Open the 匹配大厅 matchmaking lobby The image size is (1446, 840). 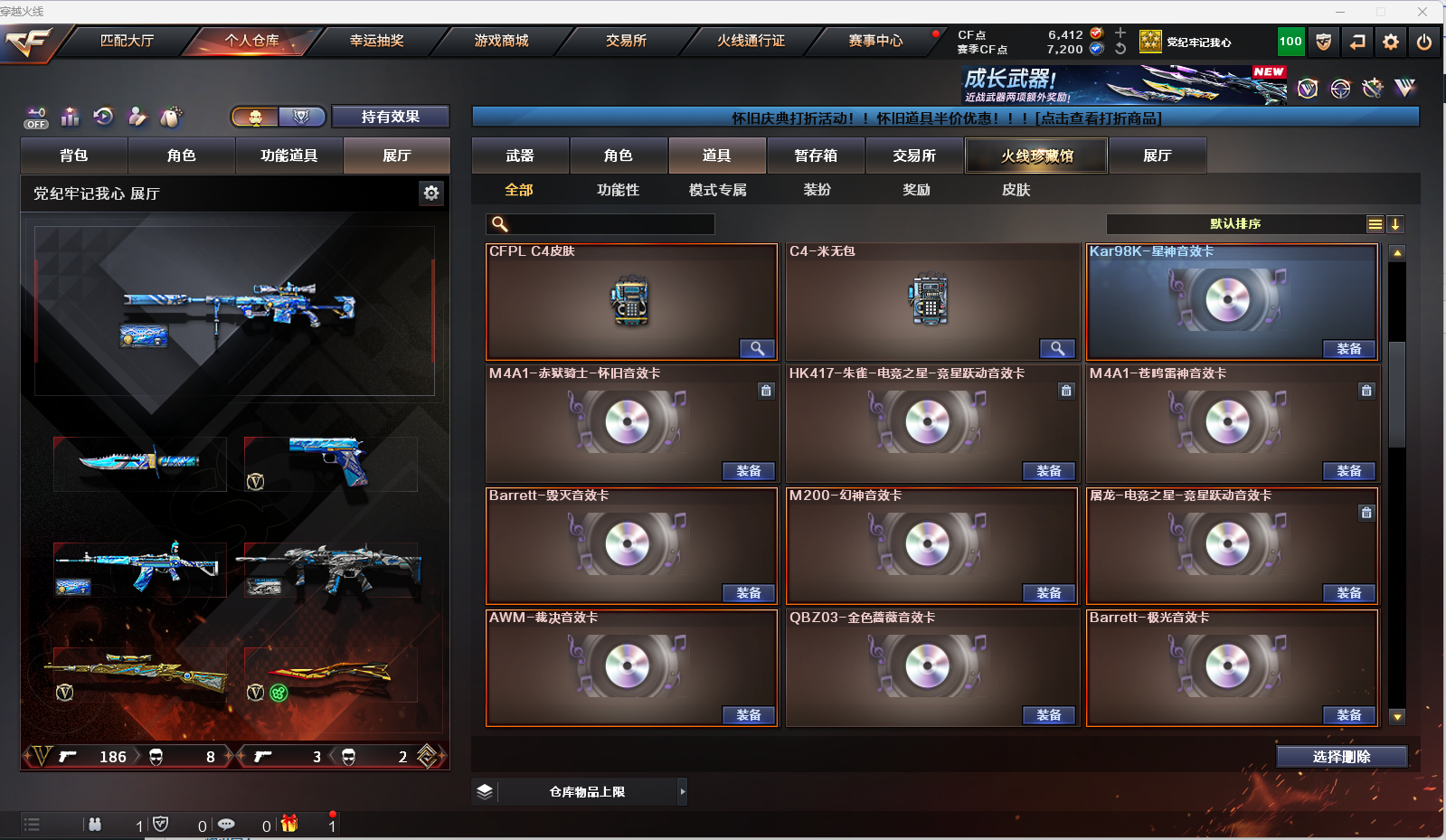pyautogui.click(x=127, y=41)
